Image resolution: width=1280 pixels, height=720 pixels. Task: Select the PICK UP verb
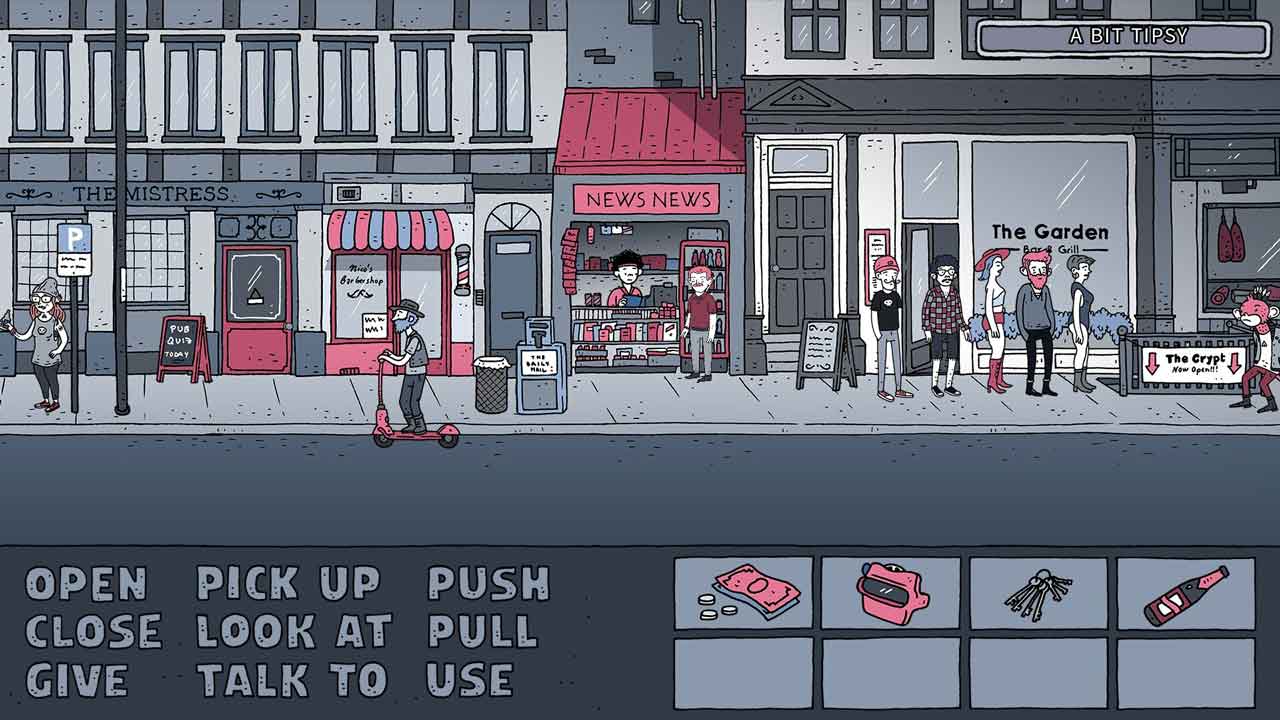(x=288, y=584)
